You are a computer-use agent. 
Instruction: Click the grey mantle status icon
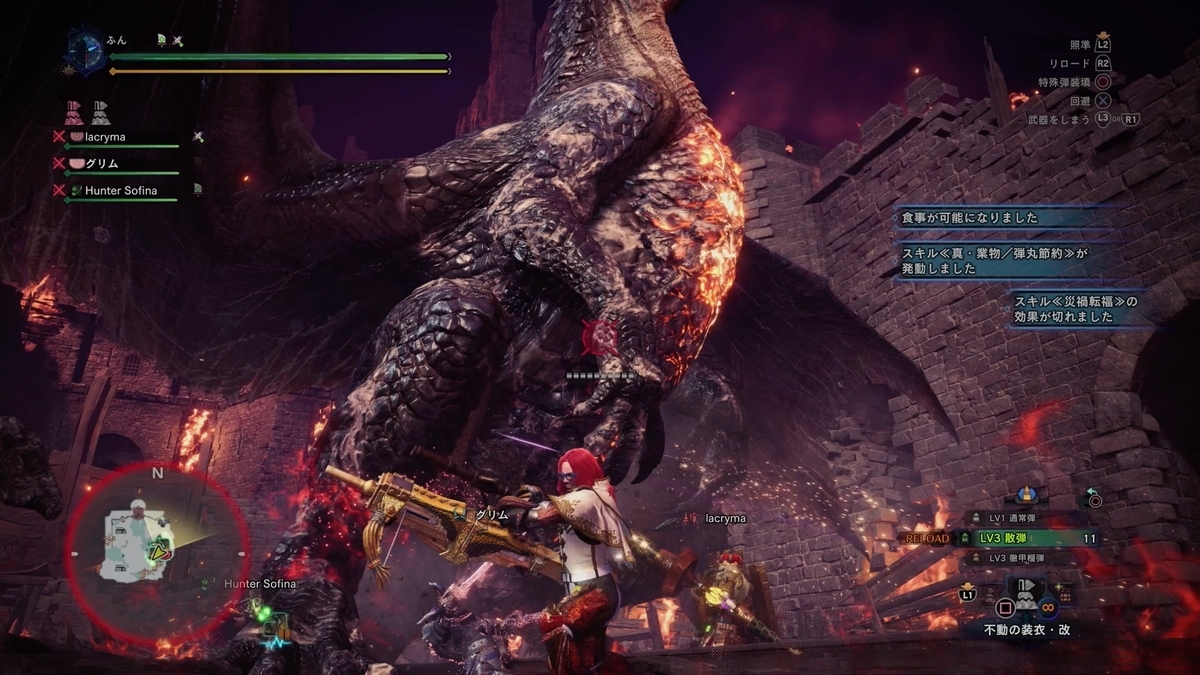point(101,112)
